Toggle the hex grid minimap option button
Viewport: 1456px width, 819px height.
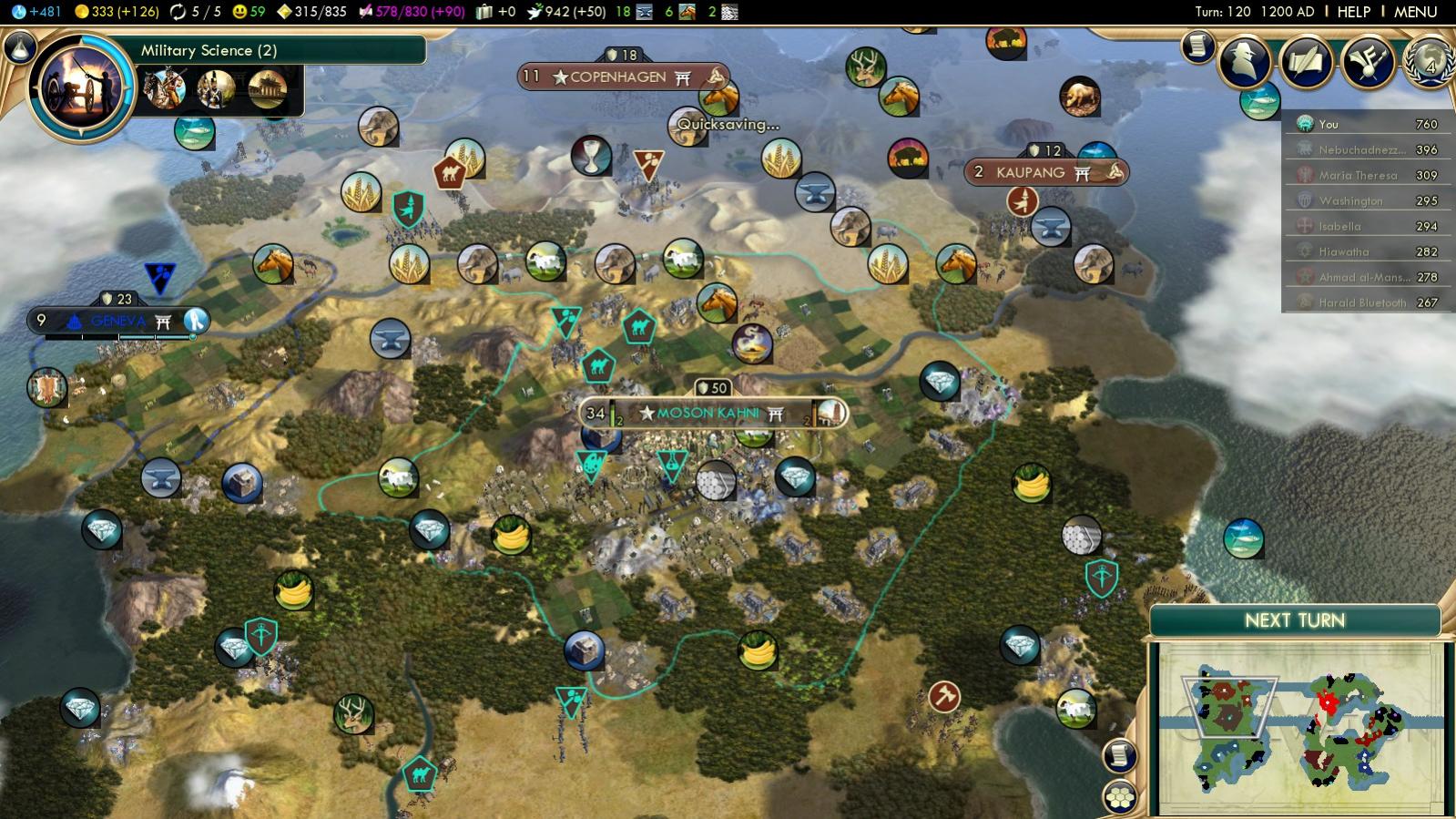[x=1120, y=797]
